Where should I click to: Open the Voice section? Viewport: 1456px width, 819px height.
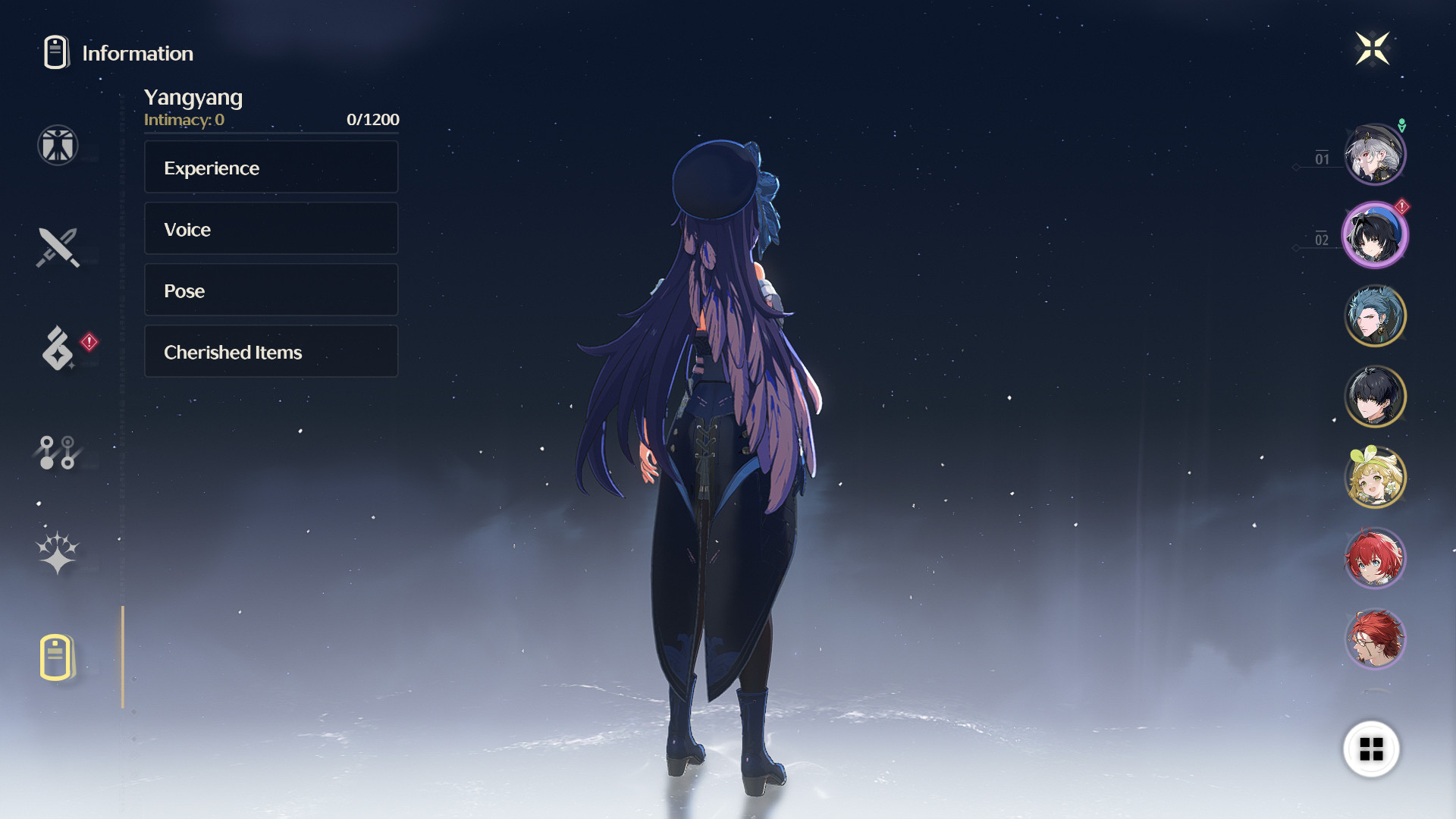coord(271,228)
